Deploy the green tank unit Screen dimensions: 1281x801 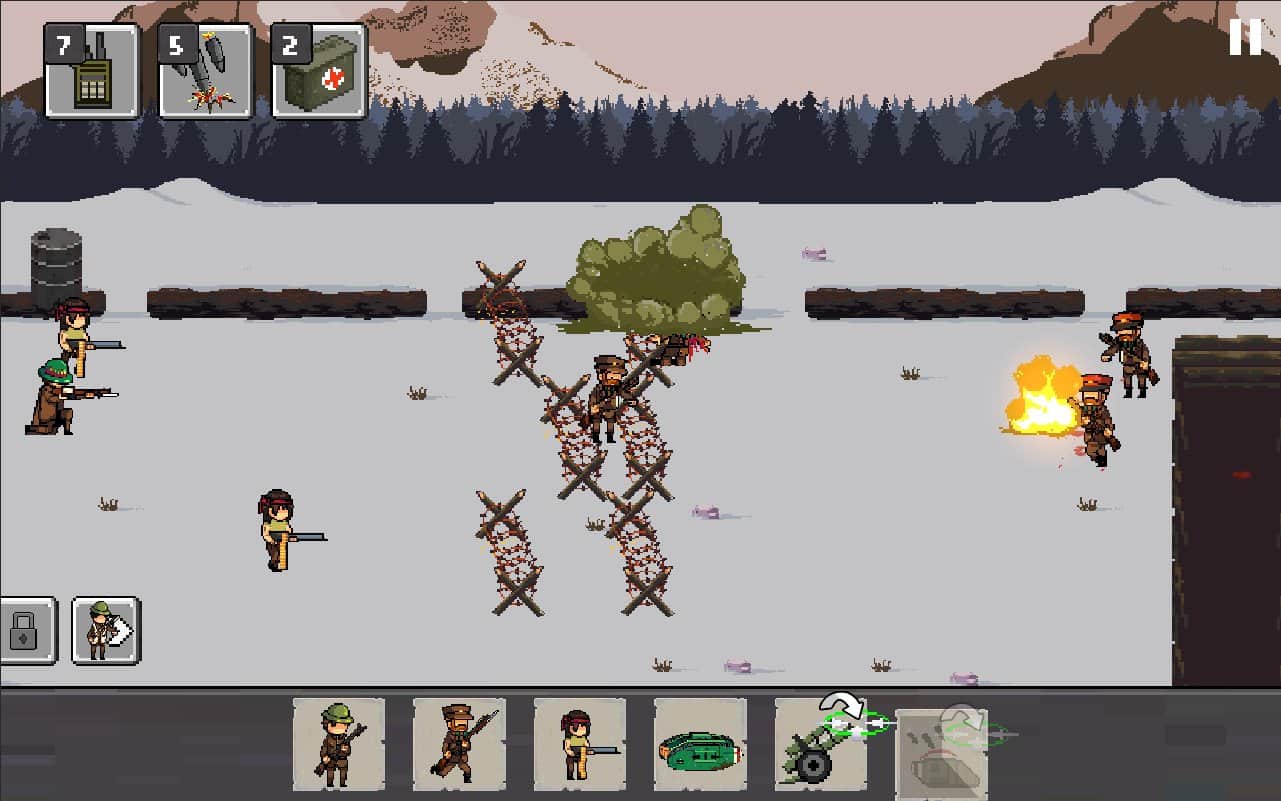click(700, 744)
